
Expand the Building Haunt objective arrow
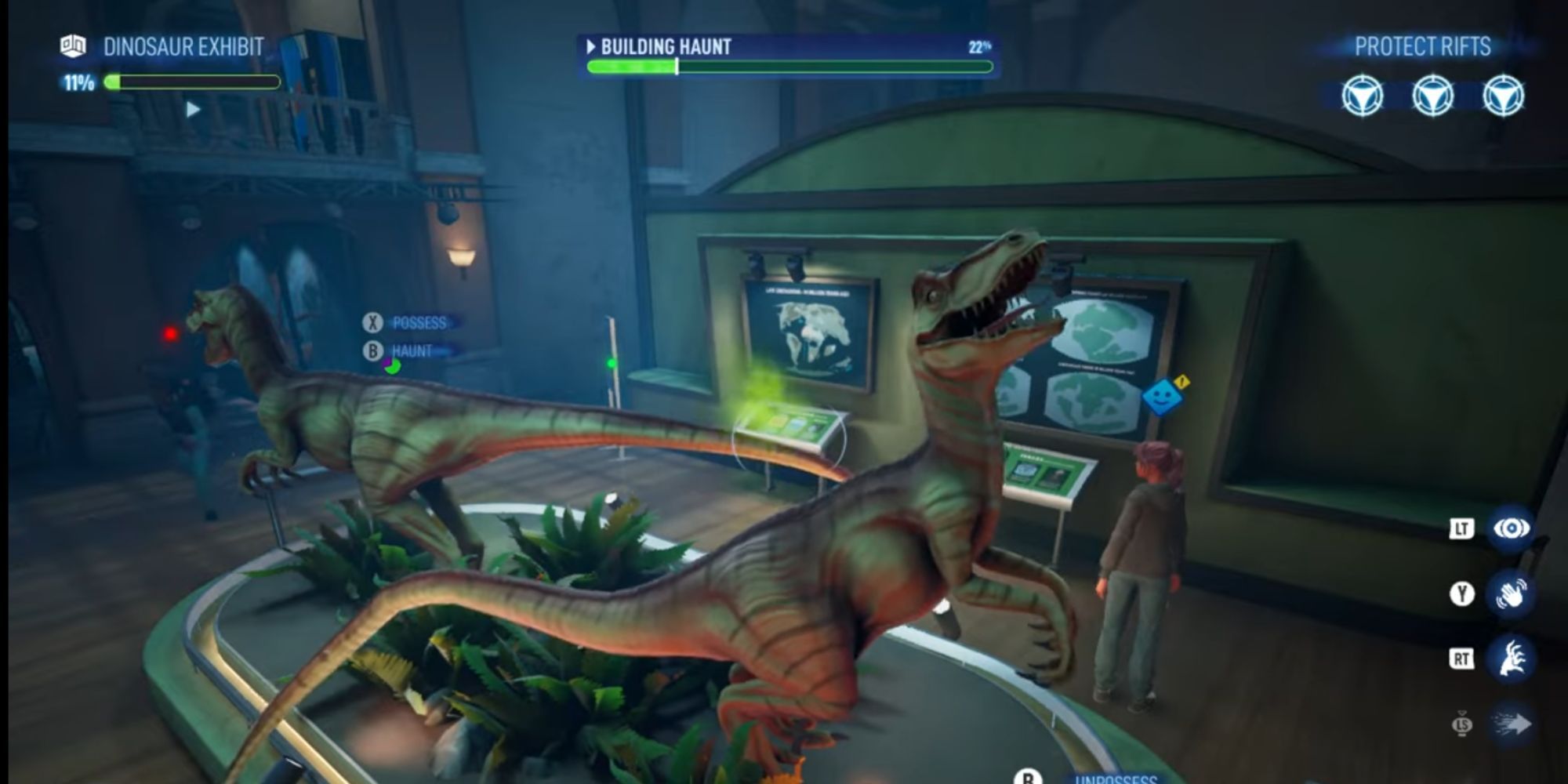click(590, 47)
